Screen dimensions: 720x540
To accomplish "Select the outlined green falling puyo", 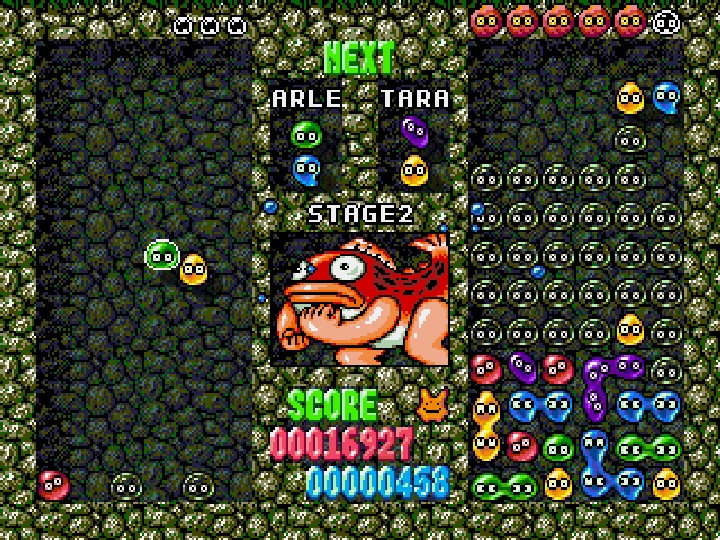I will 161,256.
